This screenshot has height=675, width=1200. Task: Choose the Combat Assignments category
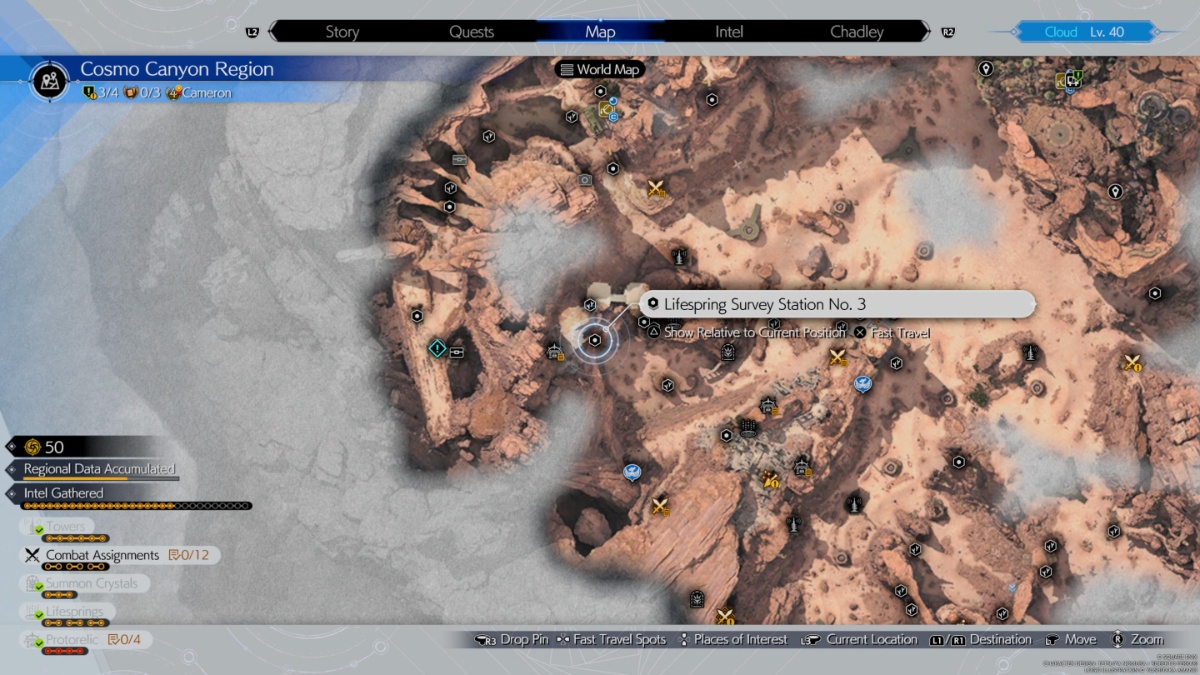coord(102,555)
